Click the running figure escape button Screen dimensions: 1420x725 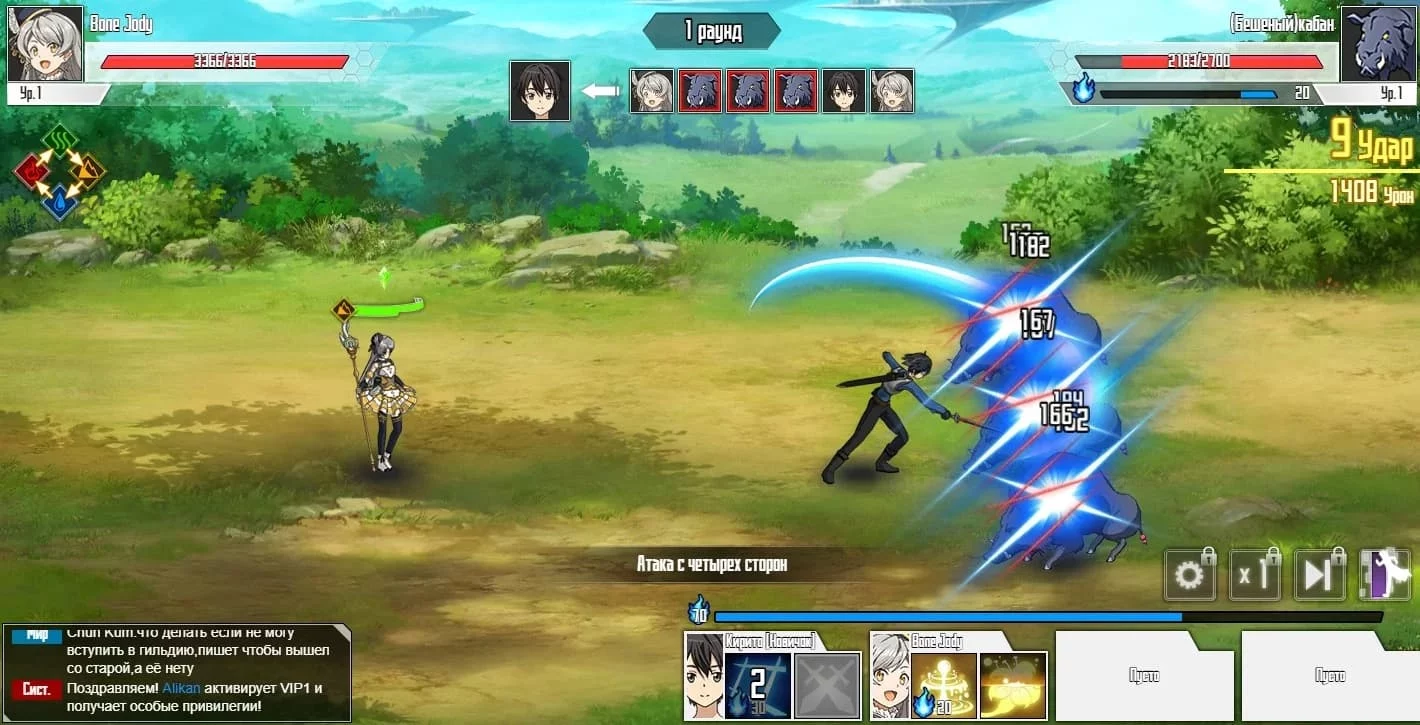pyautogui.click(x=1384, y=576)
